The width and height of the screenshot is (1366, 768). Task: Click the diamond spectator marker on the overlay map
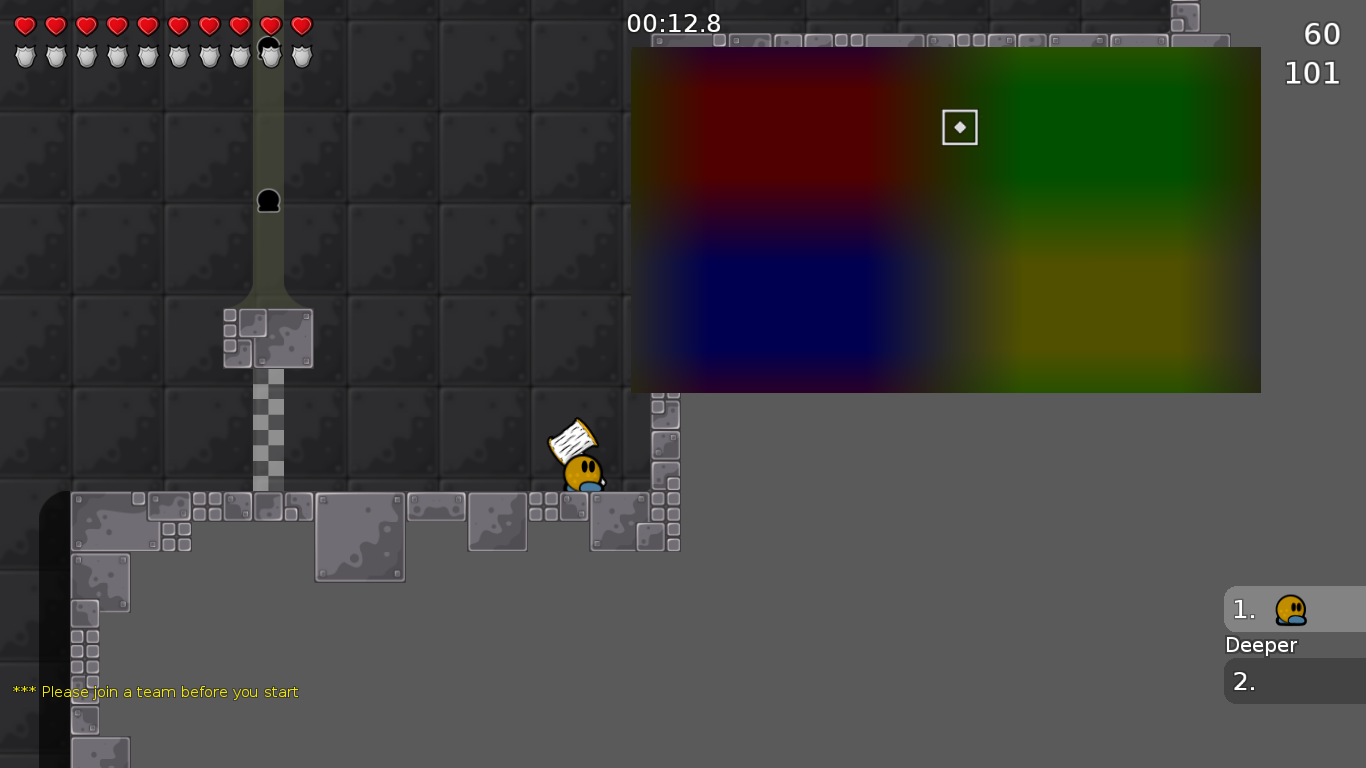pyautogui.click(x=959, y=127)
